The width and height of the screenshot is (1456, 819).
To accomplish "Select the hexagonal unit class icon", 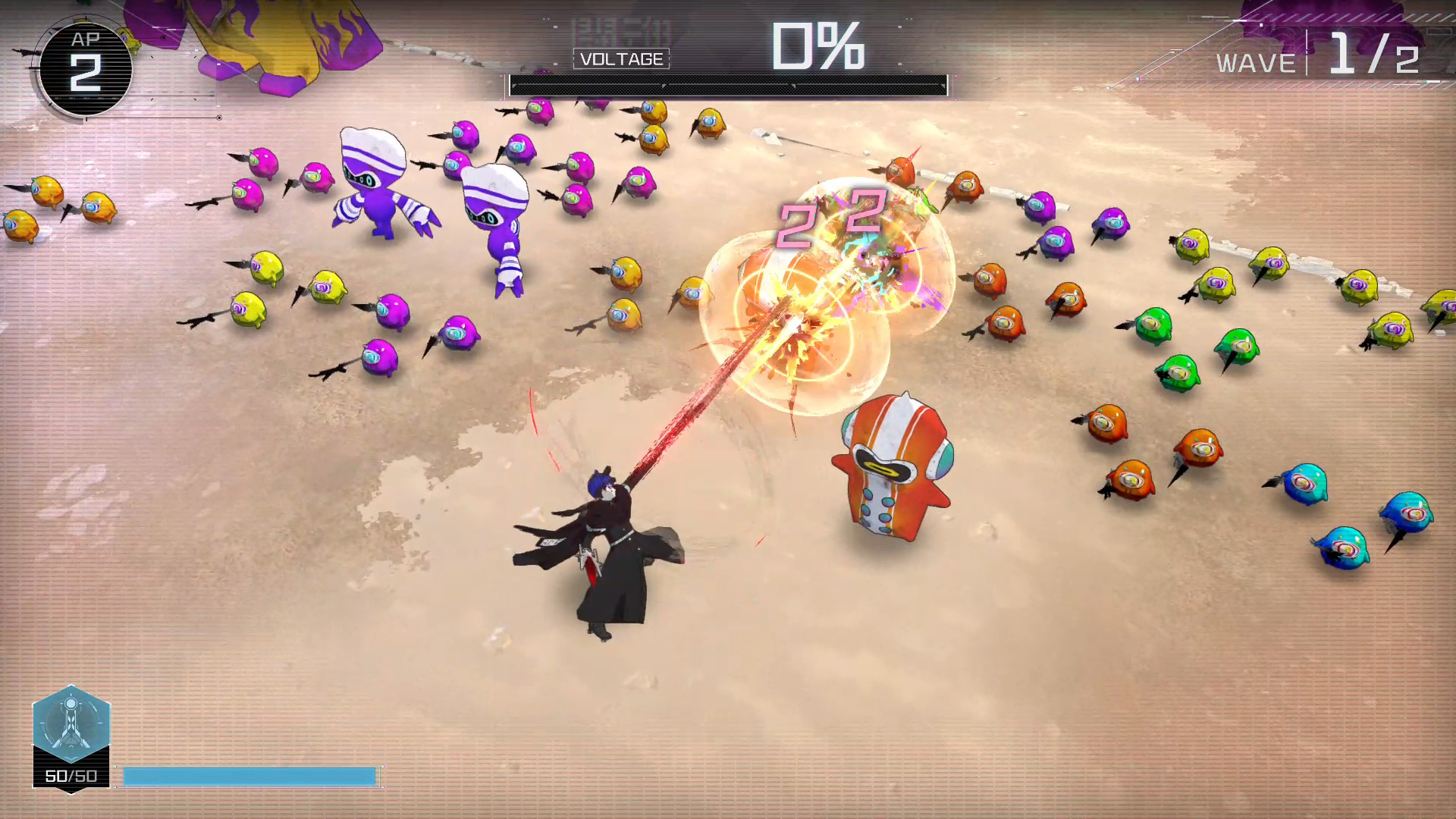I will (71, 723).
